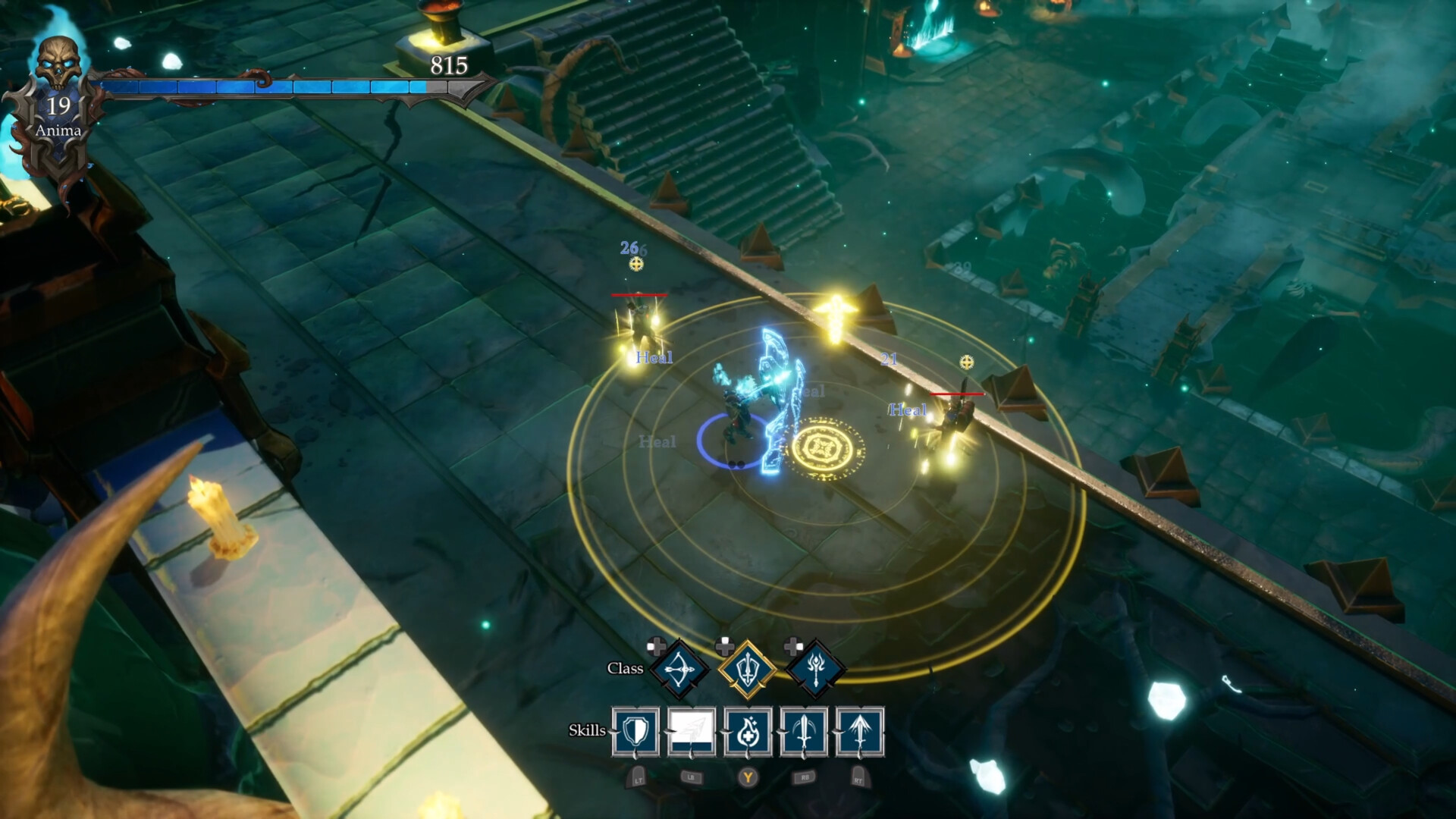Select the flame staff class icon
Image resolution: width=1456 pixels, height=819 pixels.
815,667
